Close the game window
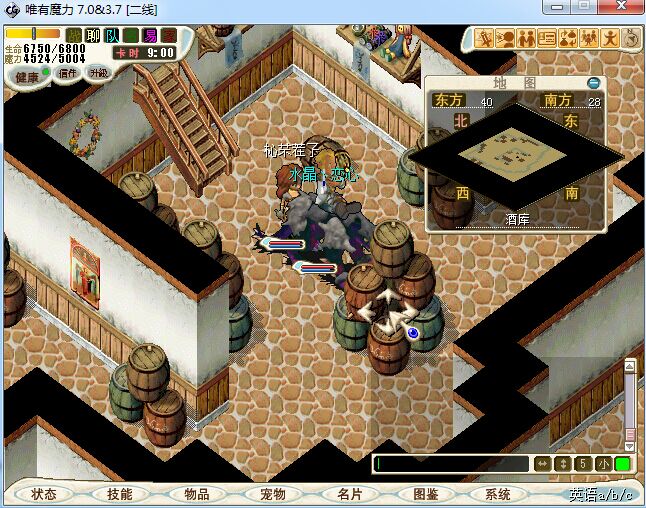The width and height of the screenshot is (646, 508). [x=625, y=9]
